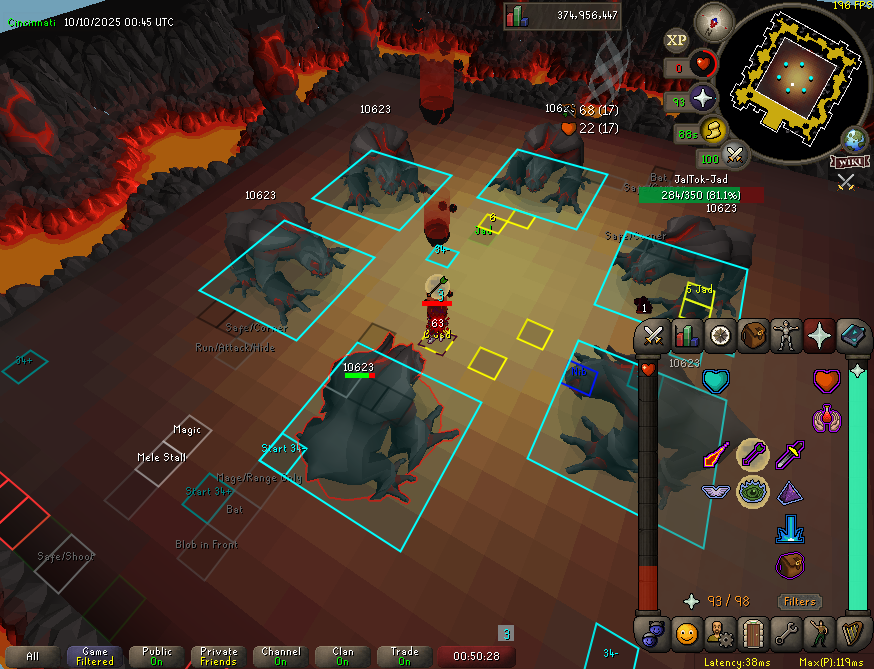Open the Settings wrench tab
This screenshot has width=874, height=669.
[x=786, y=632]
